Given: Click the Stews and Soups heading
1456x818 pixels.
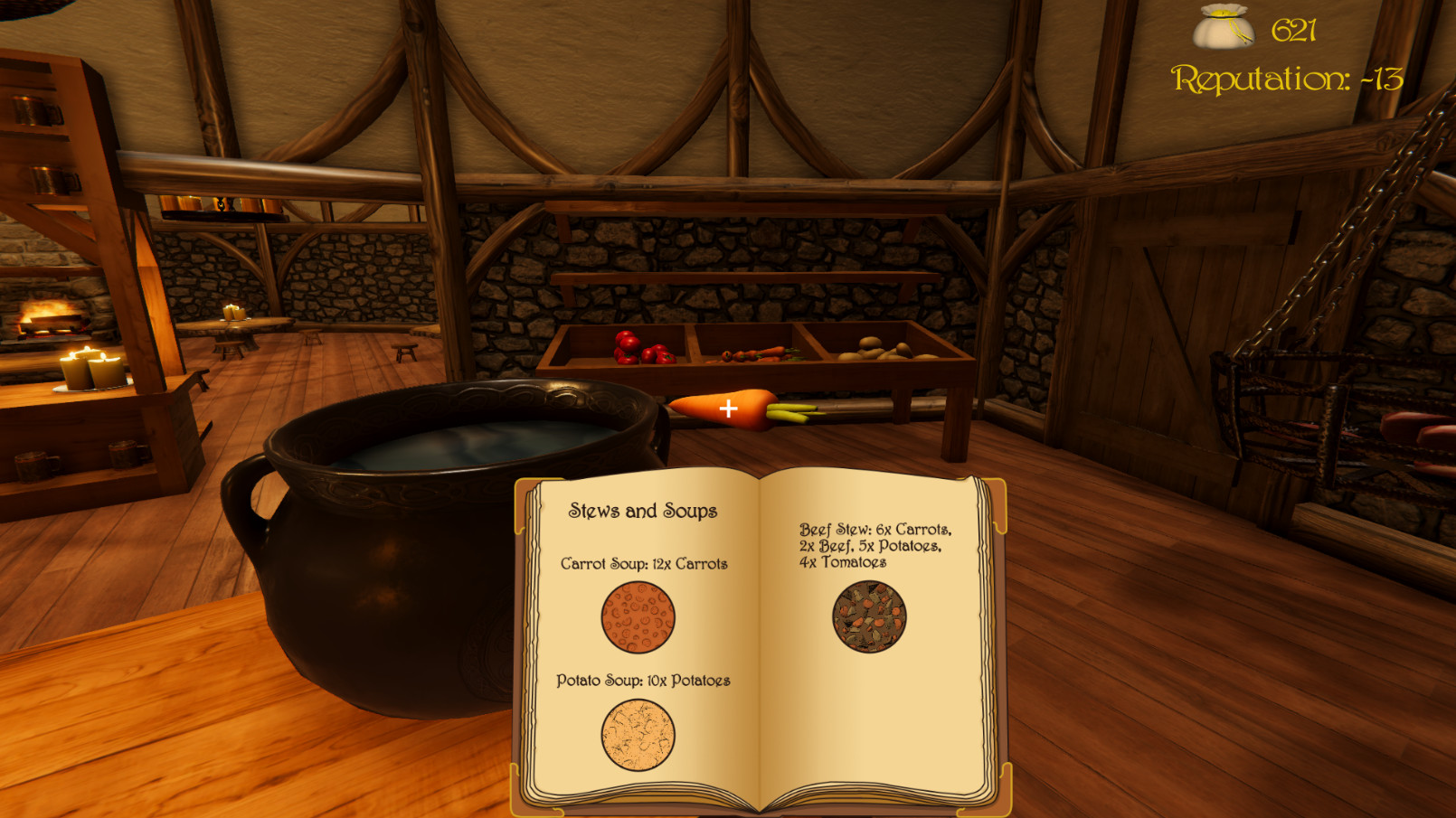Looking at the screenshot, I should pyautogui.click(x=643, y=510).
